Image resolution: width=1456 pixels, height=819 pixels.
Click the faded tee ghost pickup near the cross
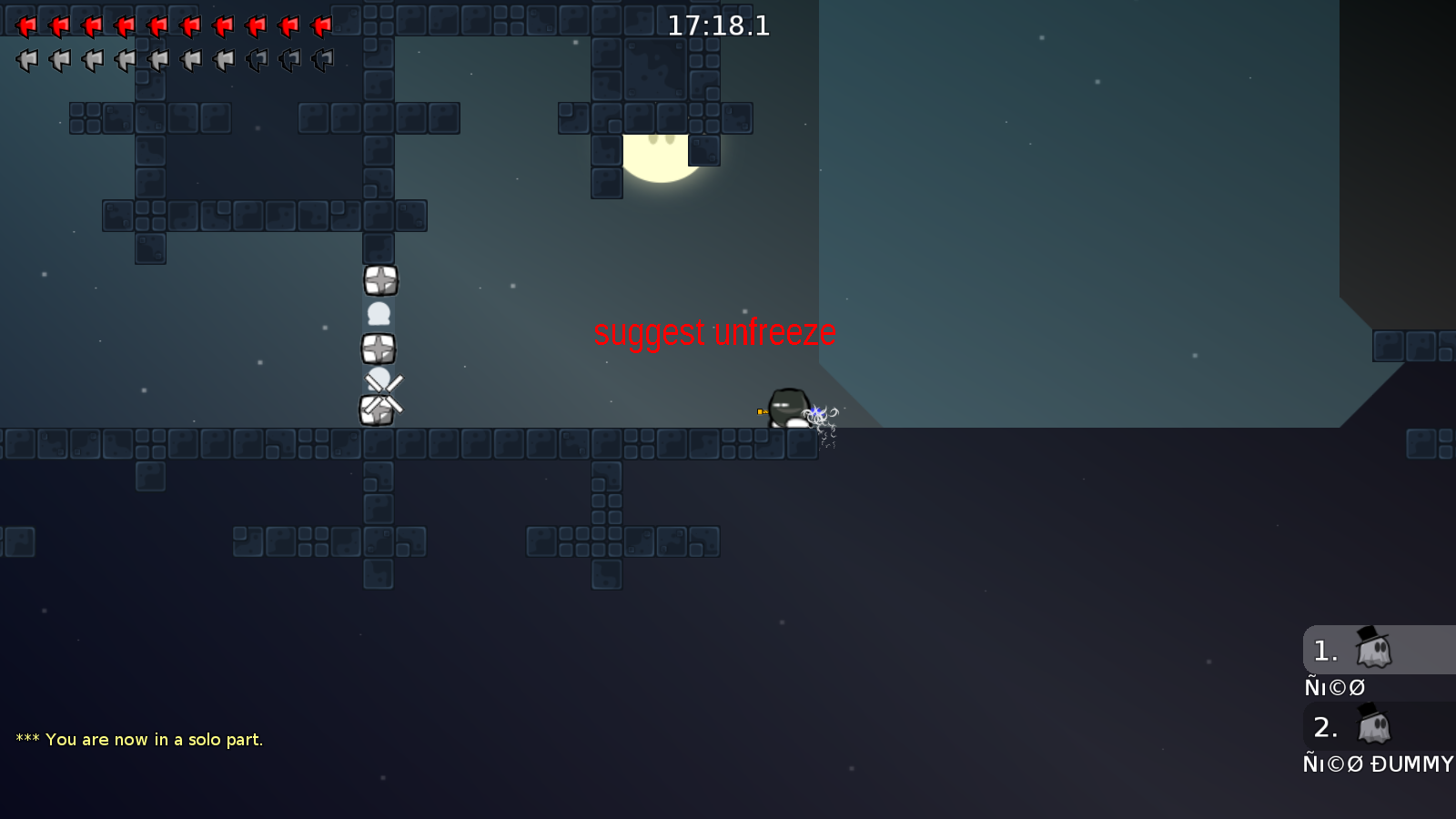click(380, 379)
